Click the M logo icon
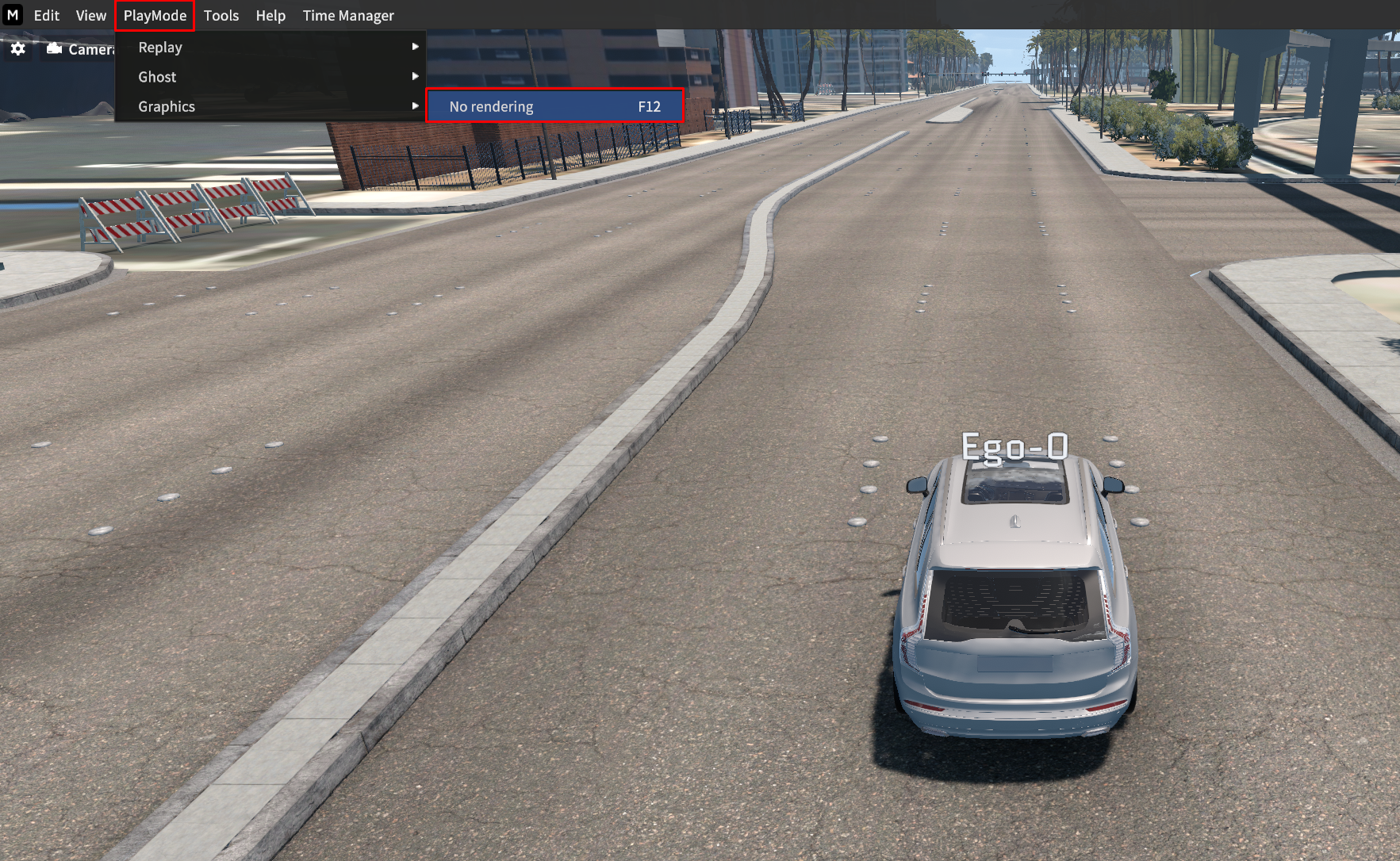 point(13,15)
